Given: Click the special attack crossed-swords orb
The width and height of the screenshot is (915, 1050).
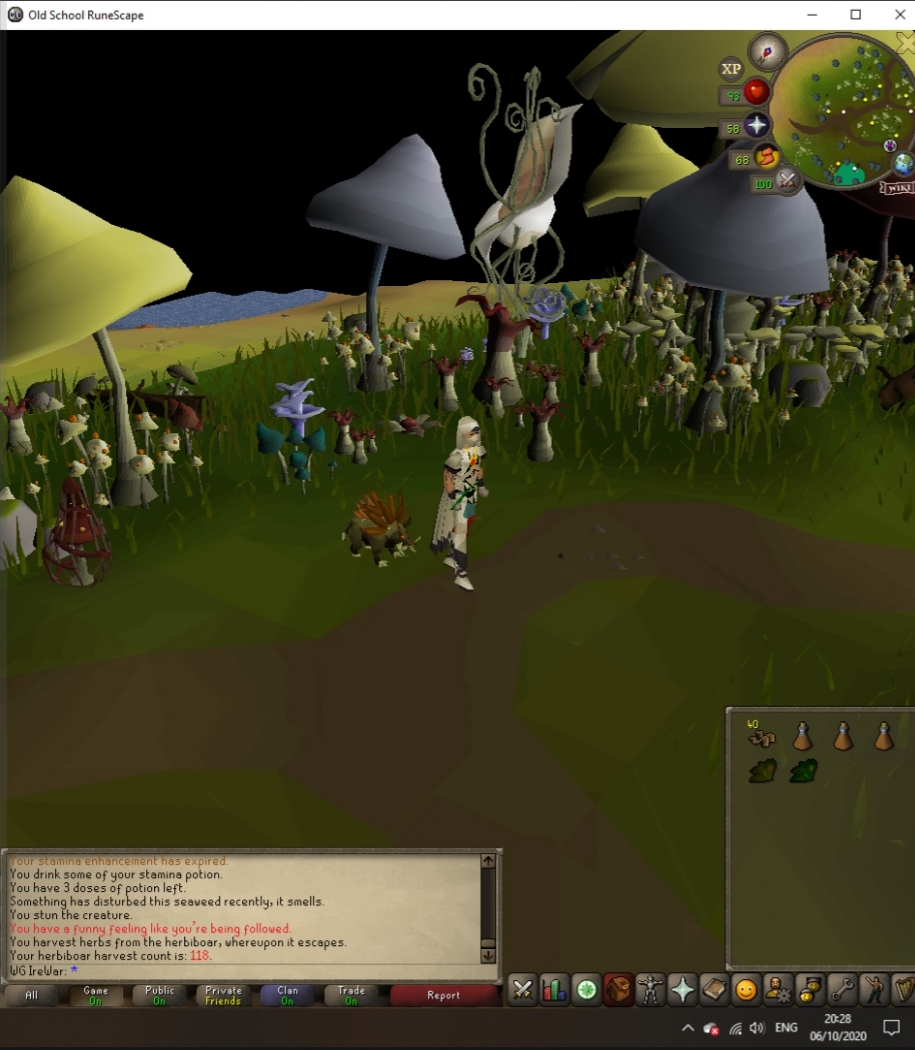Looking at the screenshot, I should pyautogui.click(x=787, y=181).
